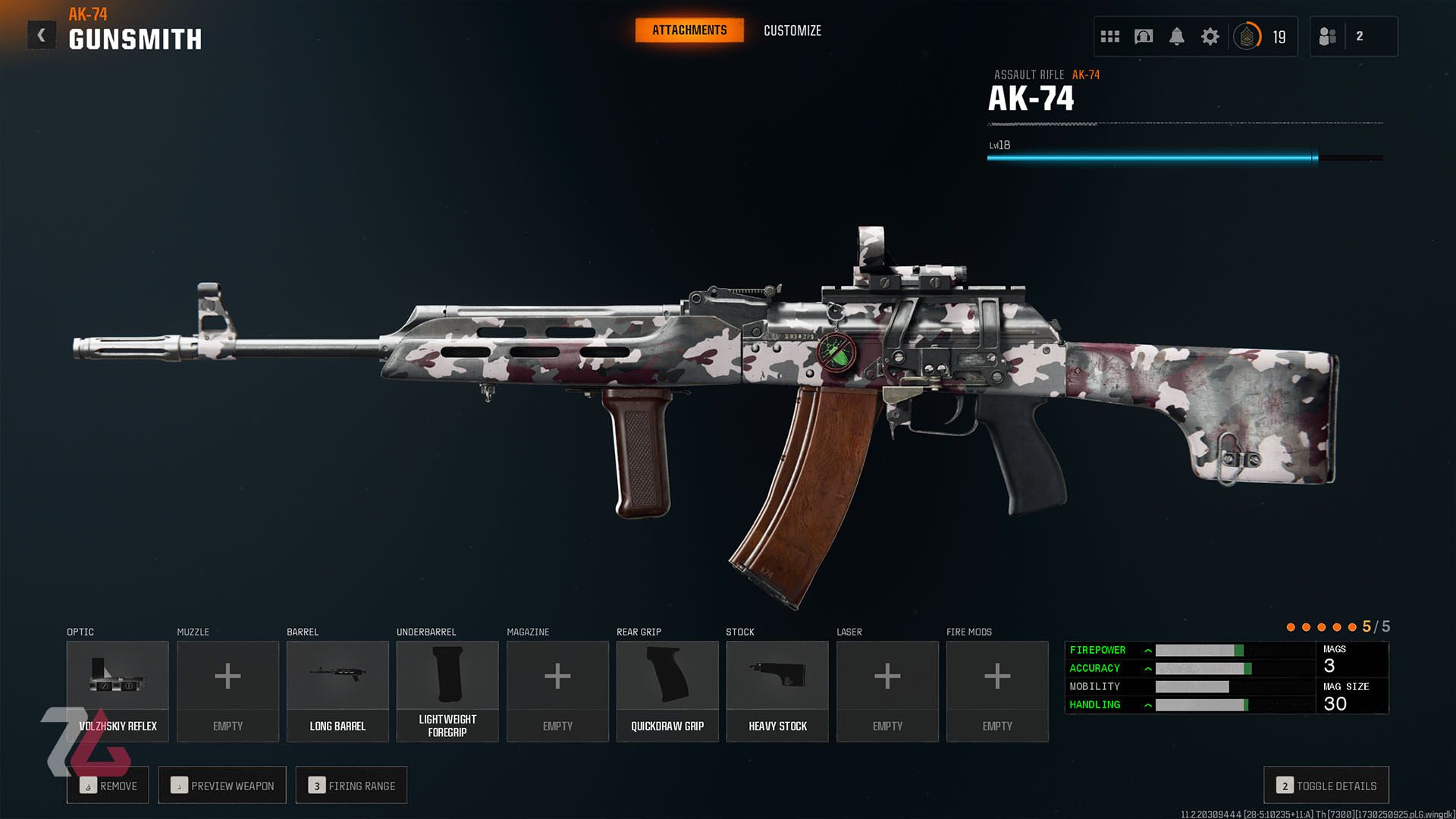
Task: Switch to the Customize tab
Action: [792, 30]
